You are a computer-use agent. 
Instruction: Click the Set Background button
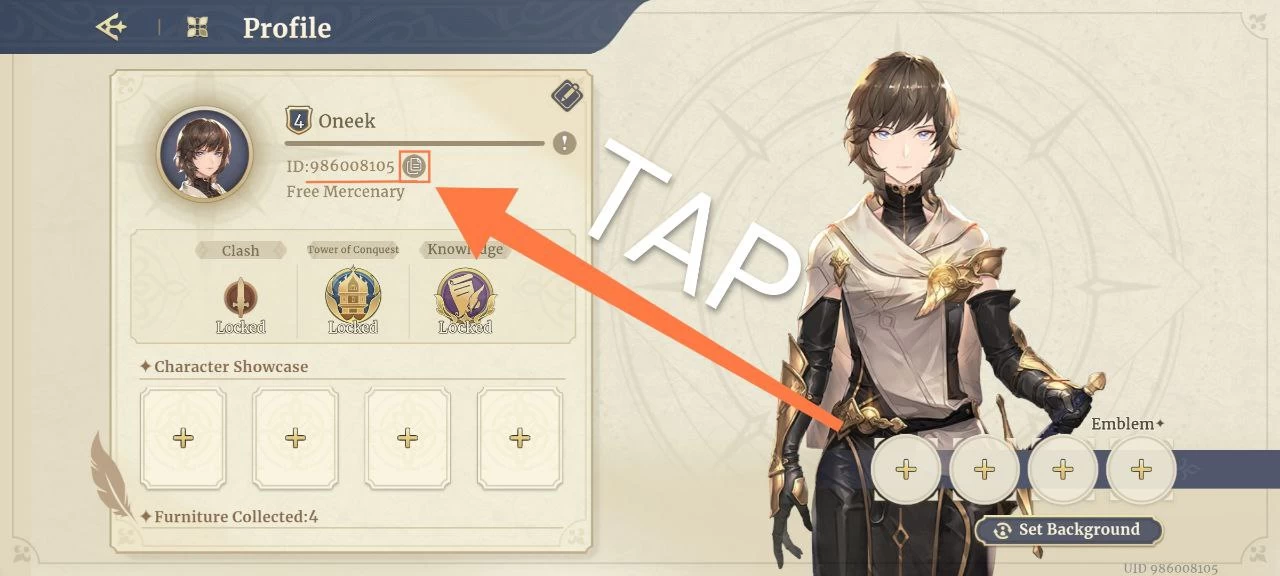coord(1068,530)
